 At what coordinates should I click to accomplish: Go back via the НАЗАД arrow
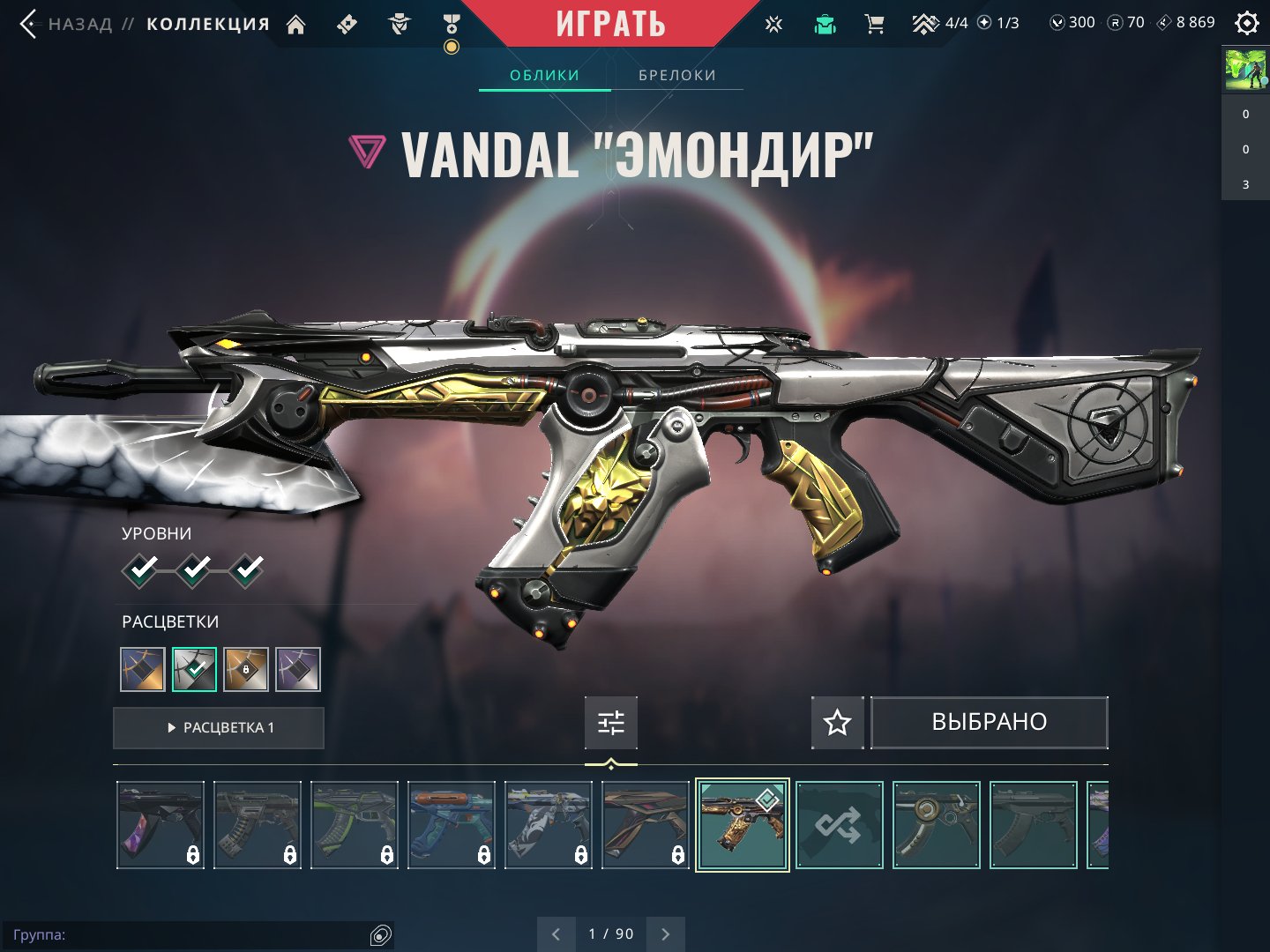[30, 24]
